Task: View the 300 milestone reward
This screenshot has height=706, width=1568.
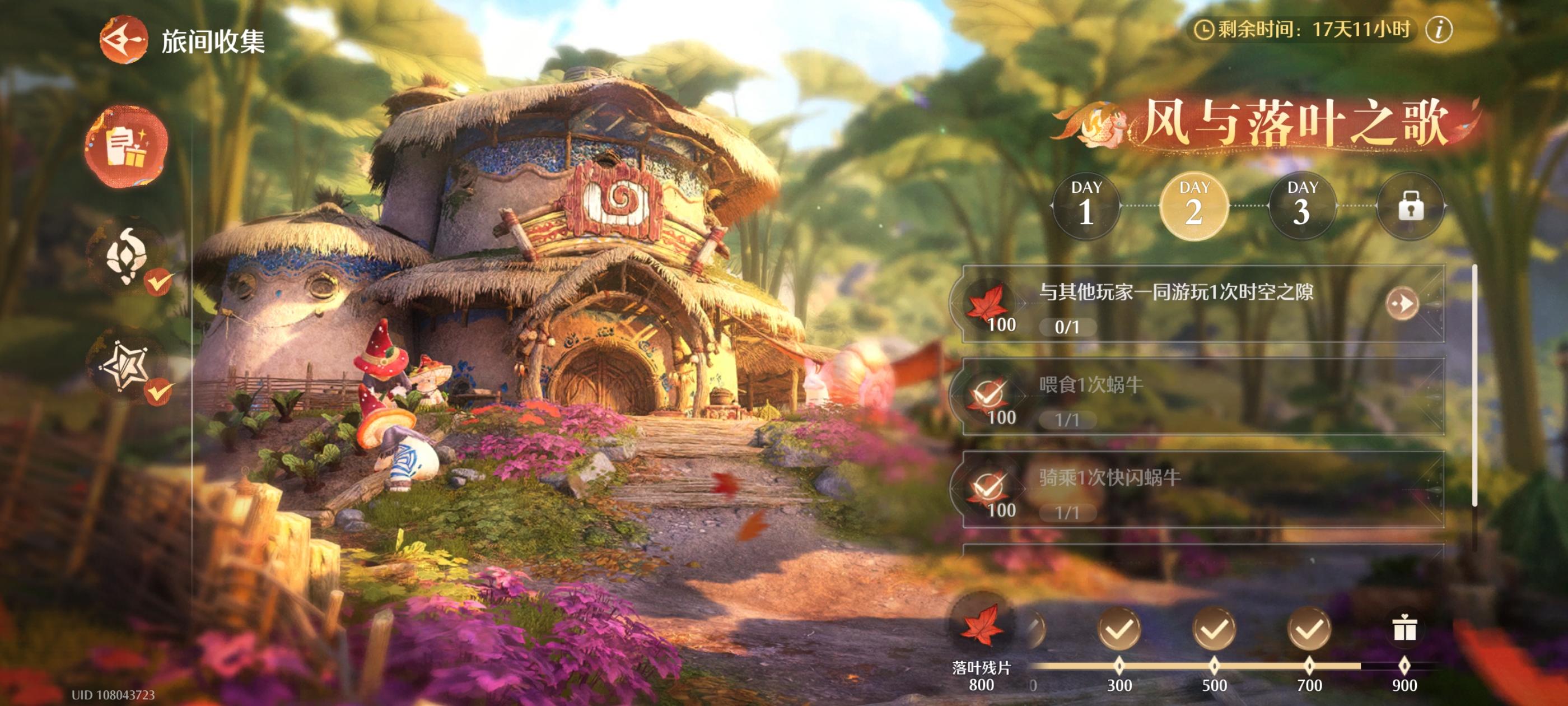Action: 1119,629
